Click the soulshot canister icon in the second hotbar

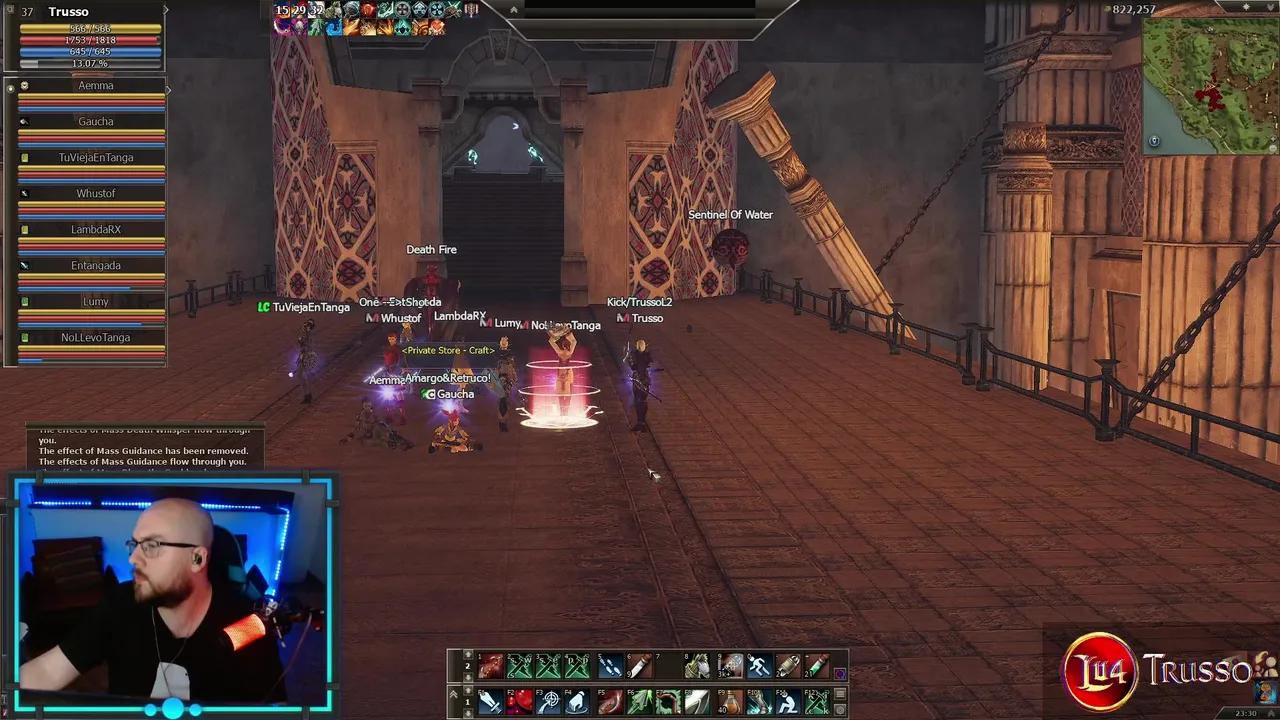coord(786,665)
